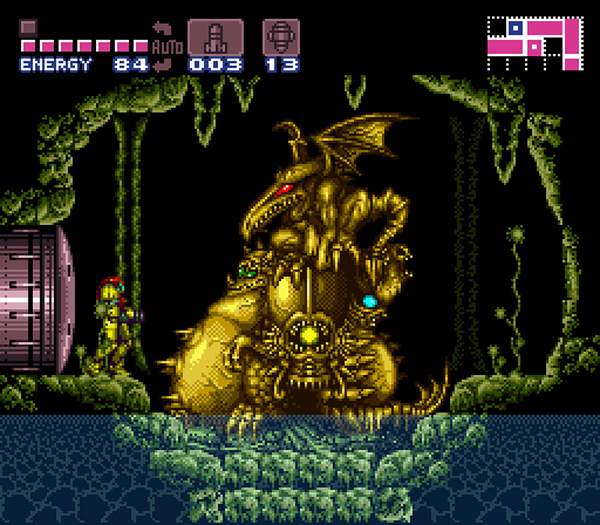Viewport: 600px width, 525px height.
Task: Select the super missile icon
Action: (281, 36)
